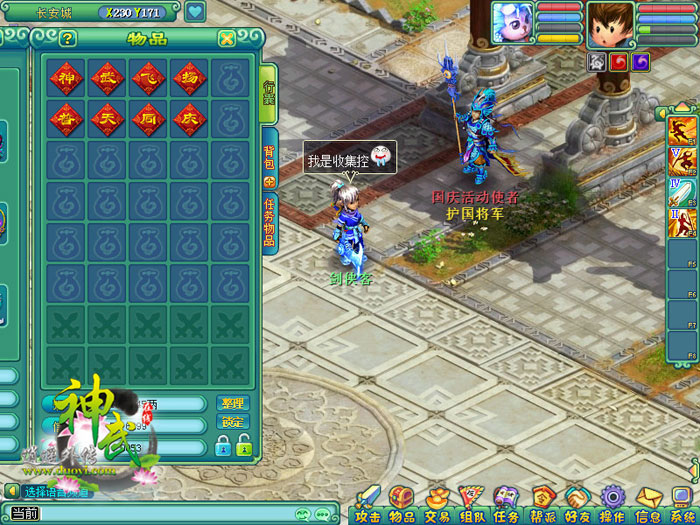The image size is (700, 525).
Task: Click the heart icon beside coordinates
Action: 195,13
